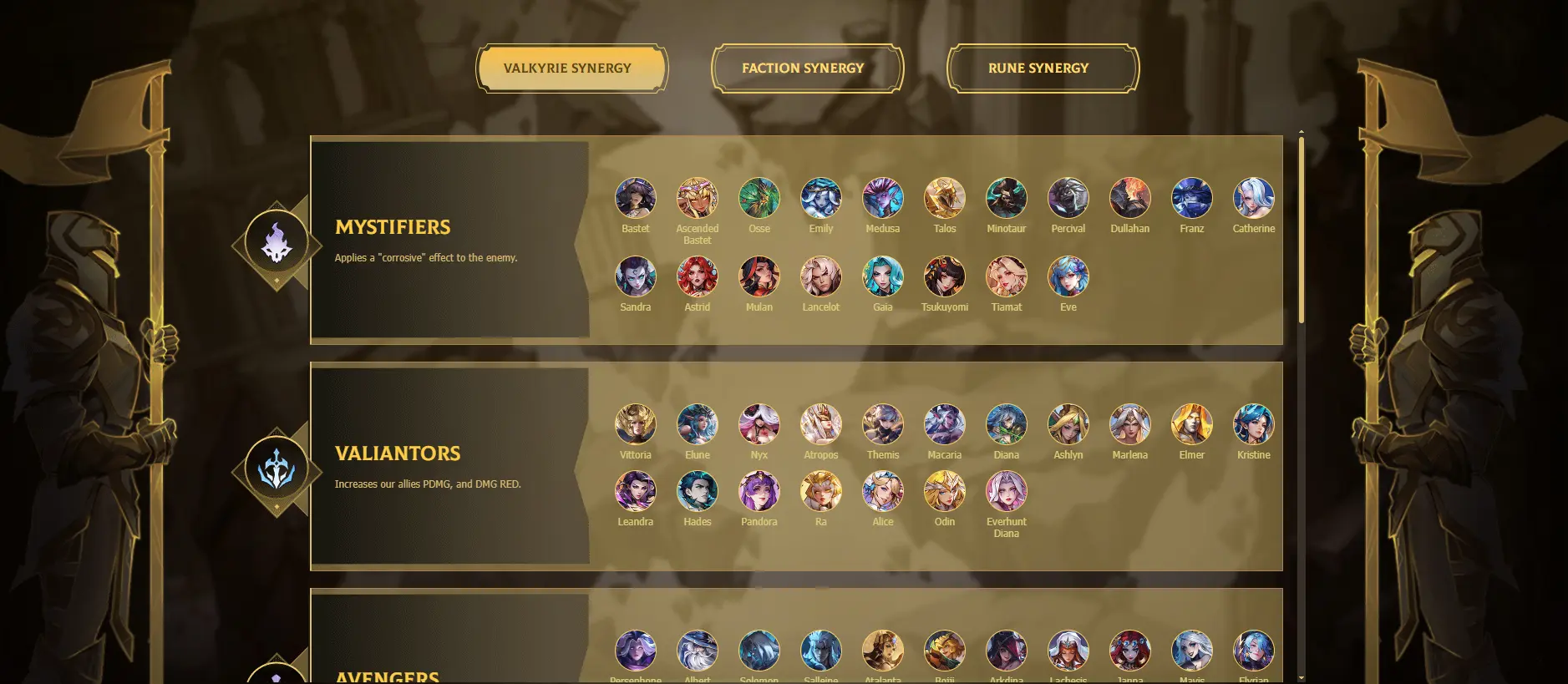Switch to the Faction Synergy tab
The image size is (1568, 684).
[x=803, y=68]
